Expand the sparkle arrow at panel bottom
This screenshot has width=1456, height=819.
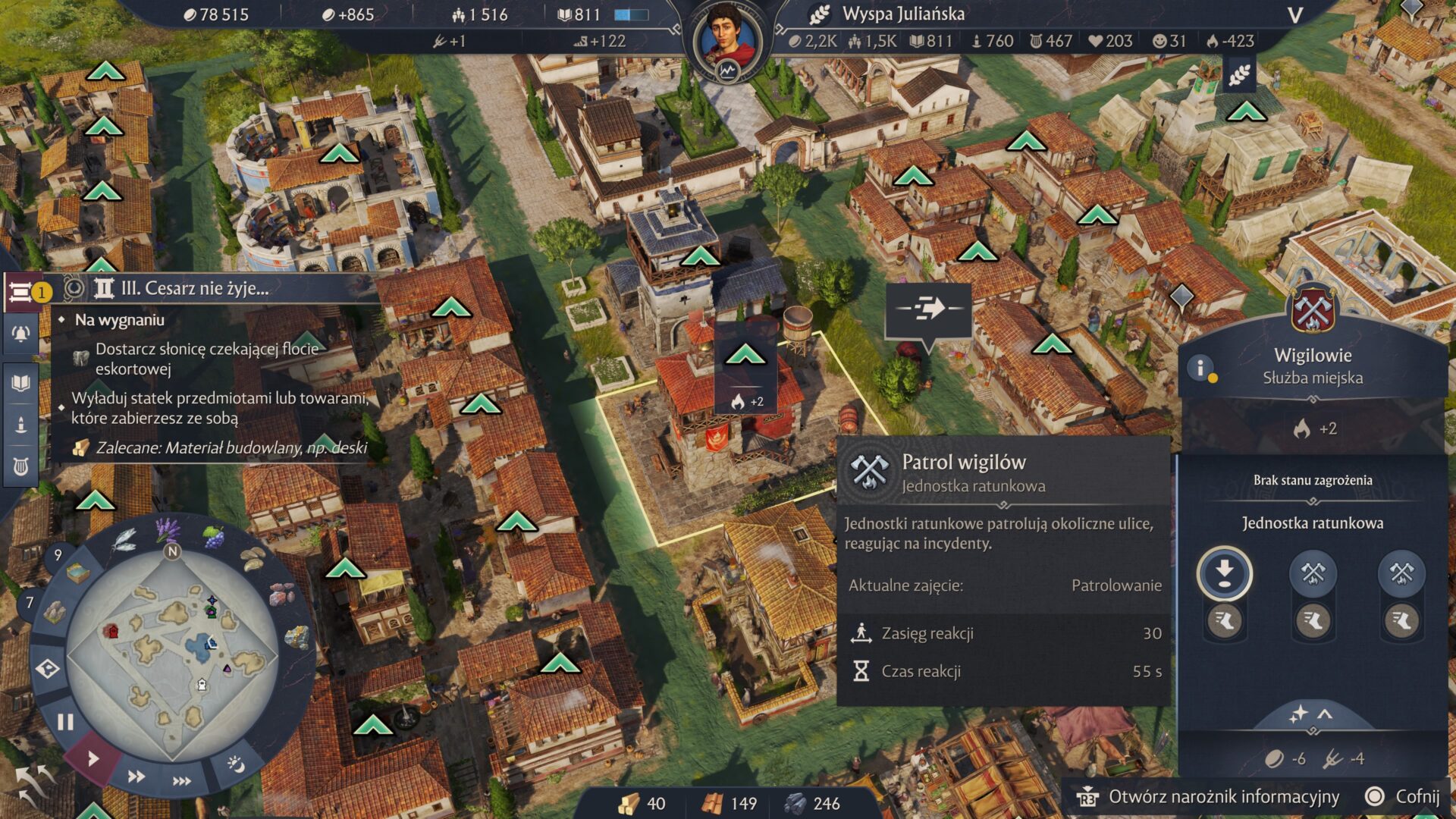[1313, 714]
